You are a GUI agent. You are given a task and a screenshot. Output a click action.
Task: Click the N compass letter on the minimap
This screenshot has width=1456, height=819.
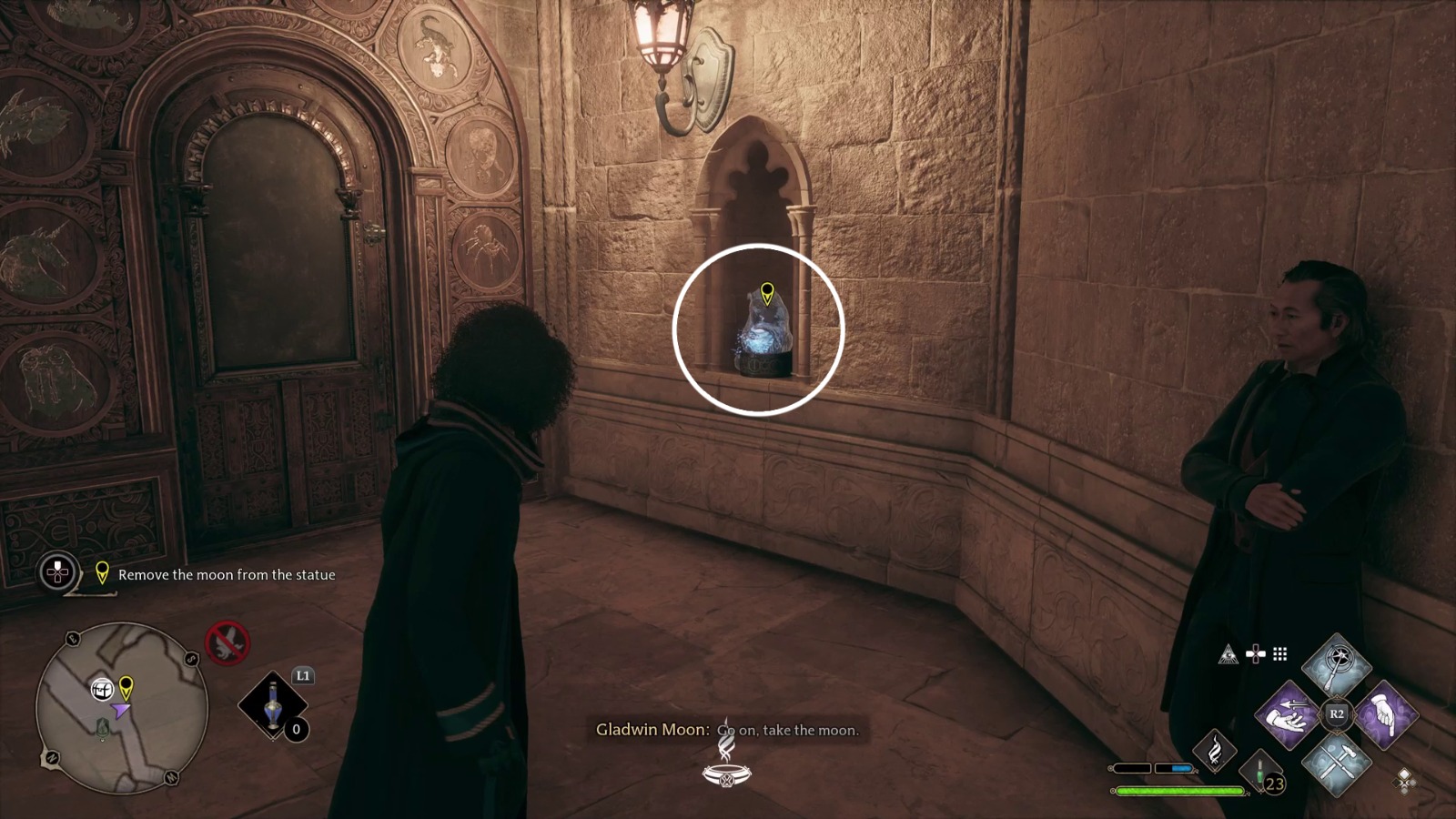tap(52, 757)
